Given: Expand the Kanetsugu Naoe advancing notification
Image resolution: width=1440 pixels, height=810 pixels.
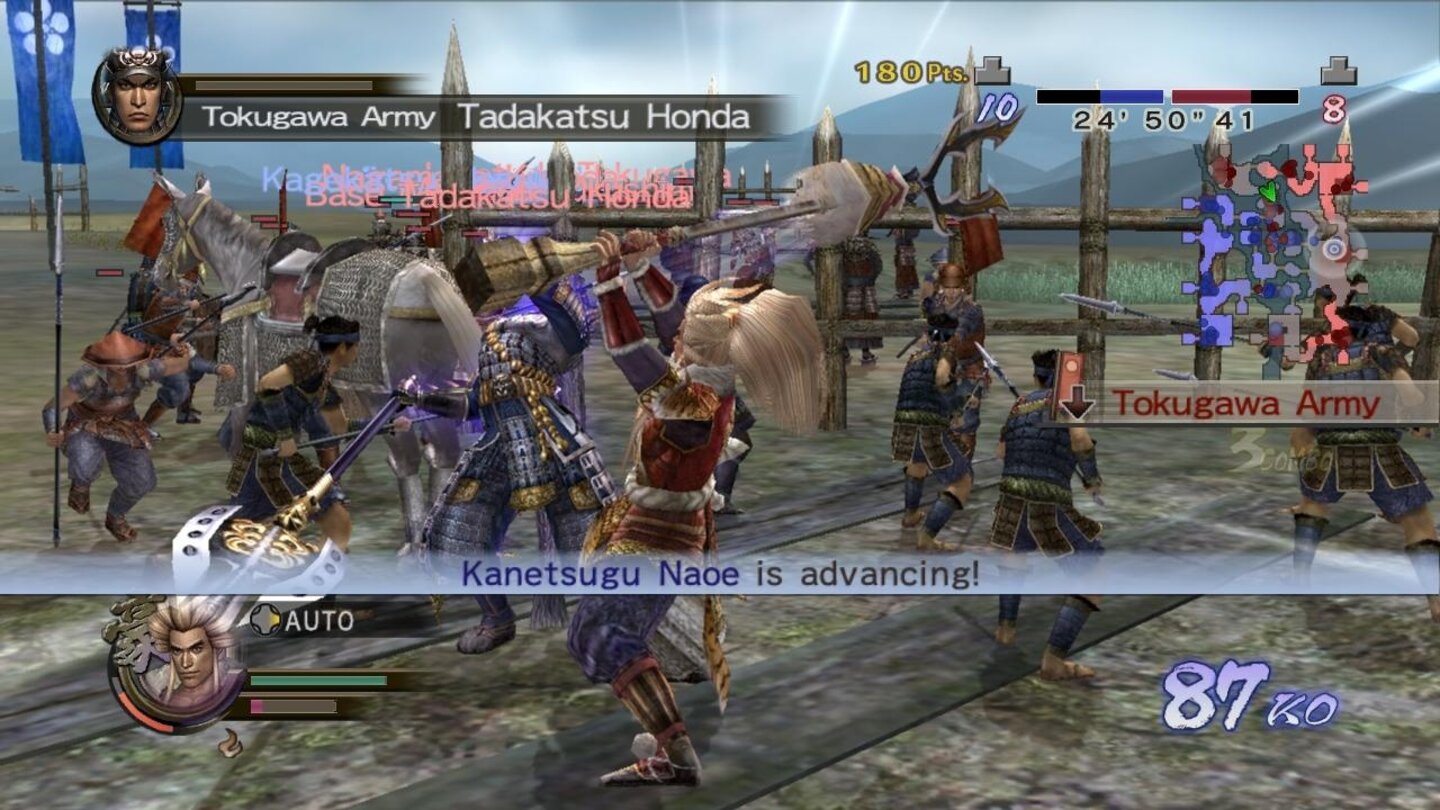Looking at the screenshot, I should [720, 573].
